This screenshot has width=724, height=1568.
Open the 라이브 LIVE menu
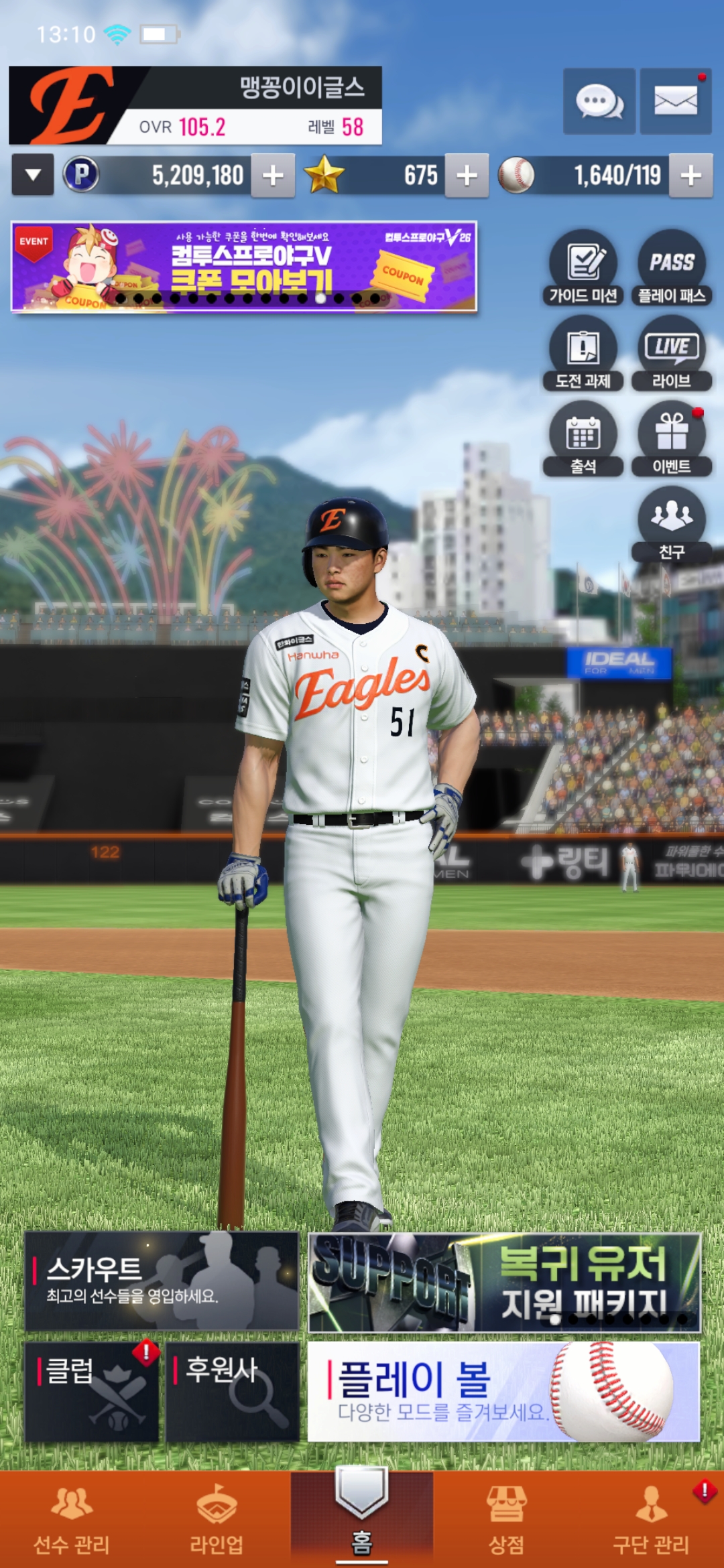coord(672,353)
